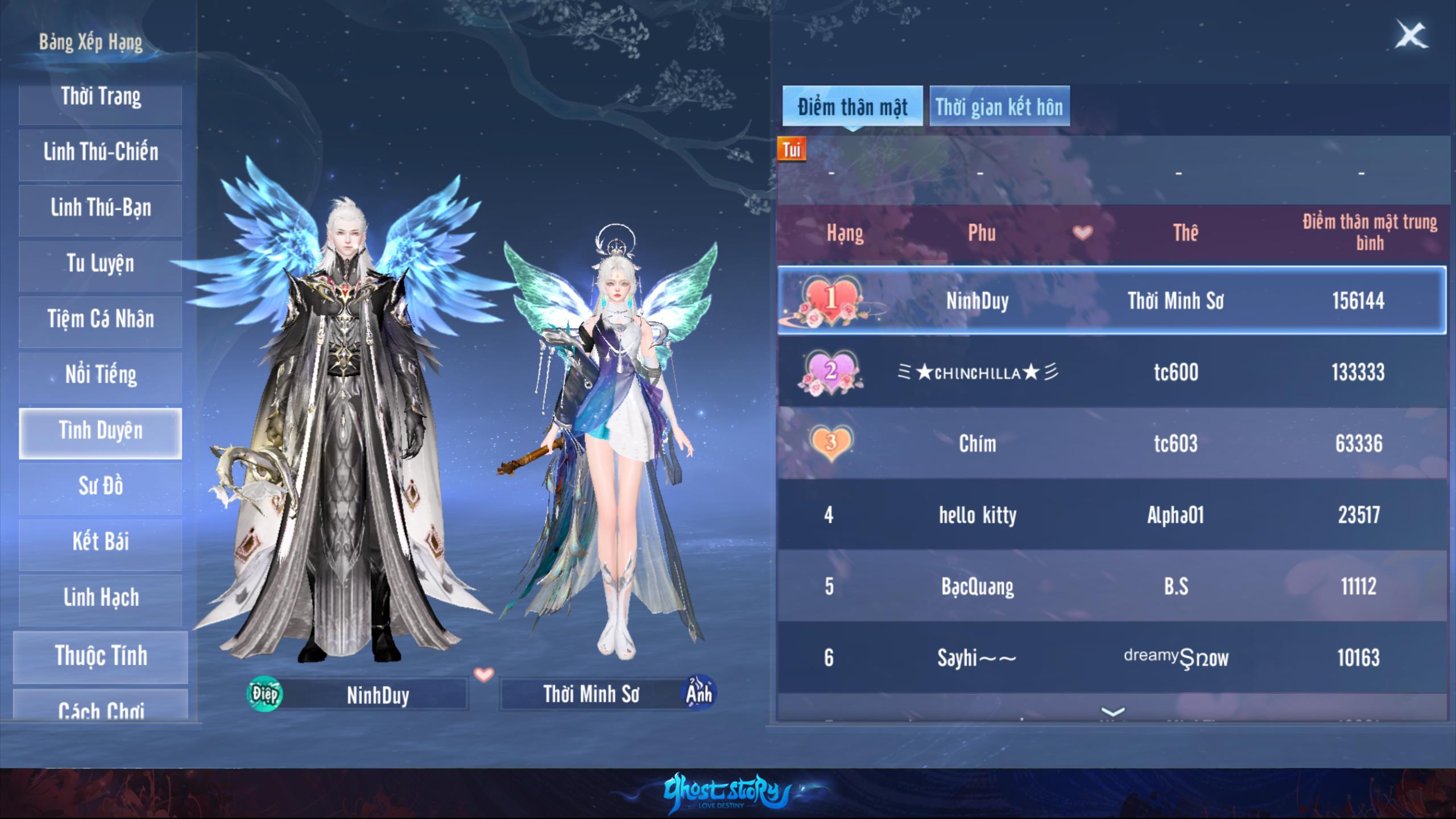Image resolution: width=1456 pixels, height=819 pixels.
Task: Select the Tình Duyên ranking category
Action: pos(101,432)
